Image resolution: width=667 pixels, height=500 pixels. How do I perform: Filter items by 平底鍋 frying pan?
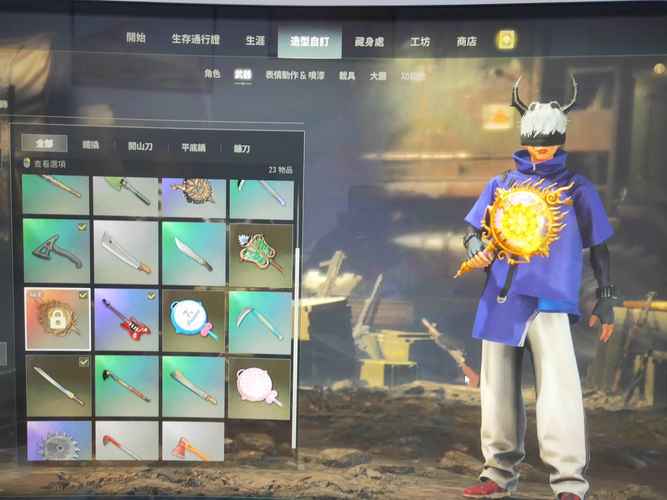point(193,147)
